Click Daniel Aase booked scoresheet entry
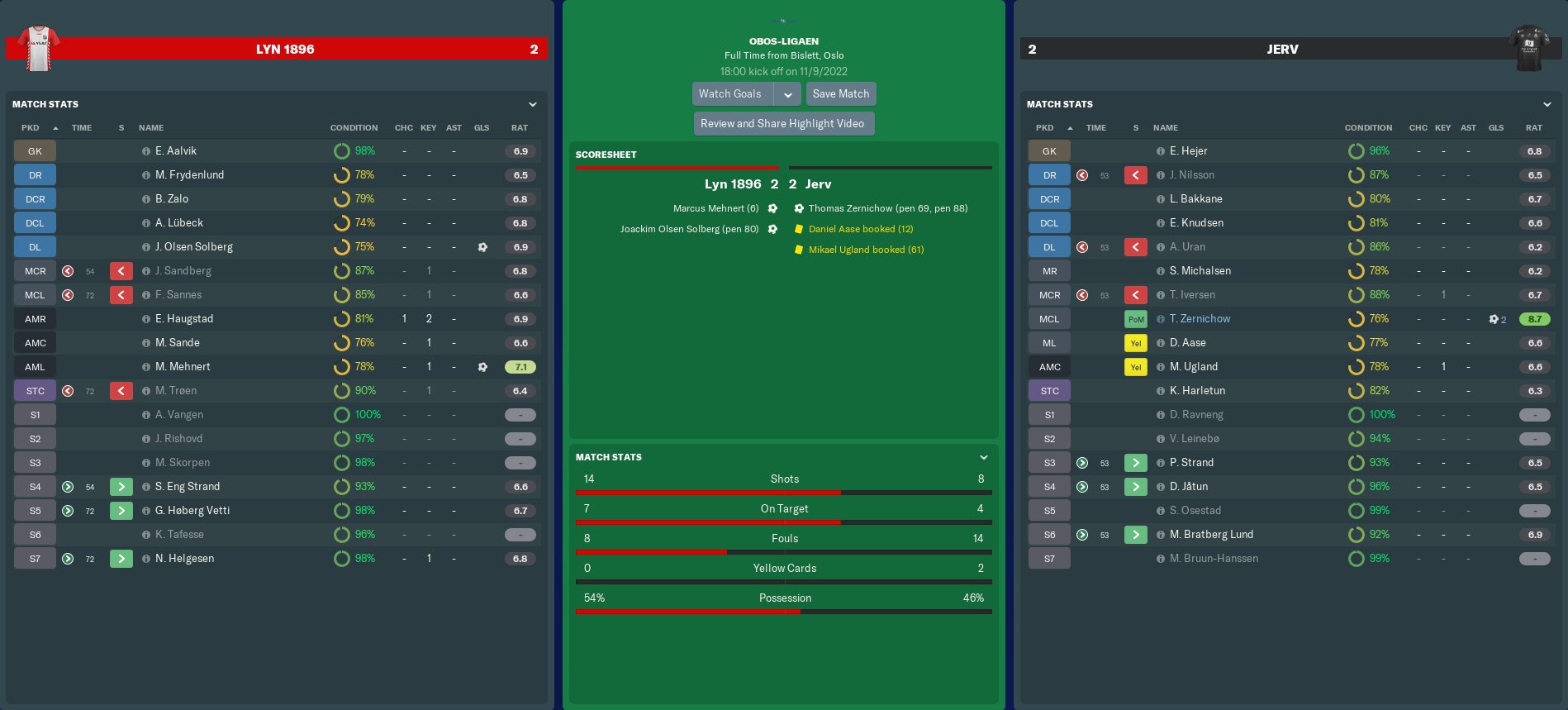The width and height of the screenshot is (1568, 710). point(860,230)
